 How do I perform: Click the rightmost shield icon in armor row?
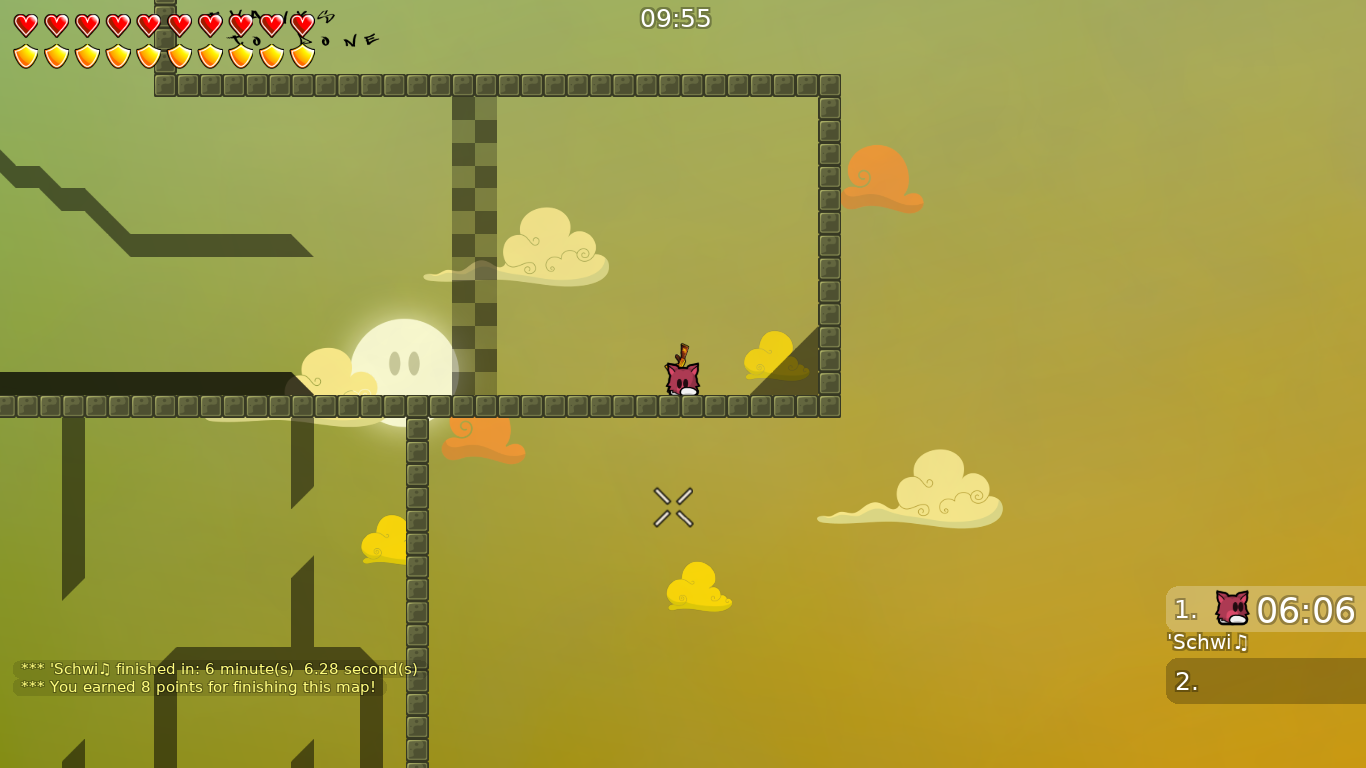click(x=301, y=57)
